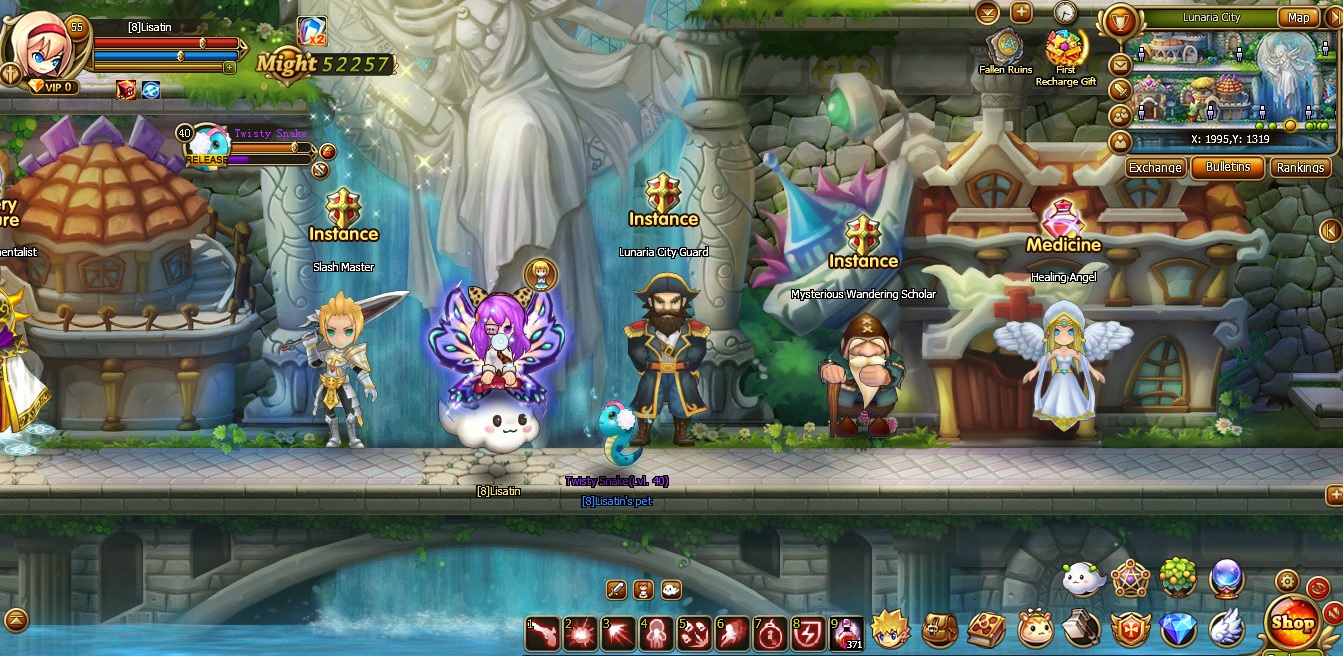Open the blue diamond icon
1343x656 pixels.
point(1178,630)
